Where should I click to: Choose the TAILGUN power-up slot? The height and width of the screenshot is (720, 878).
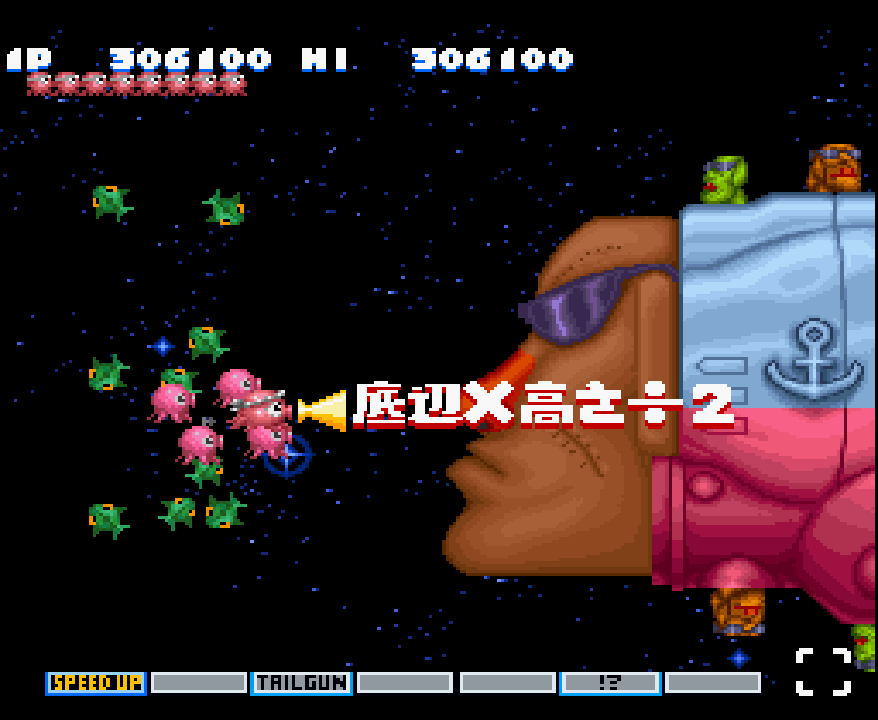(x=301, y=683)
